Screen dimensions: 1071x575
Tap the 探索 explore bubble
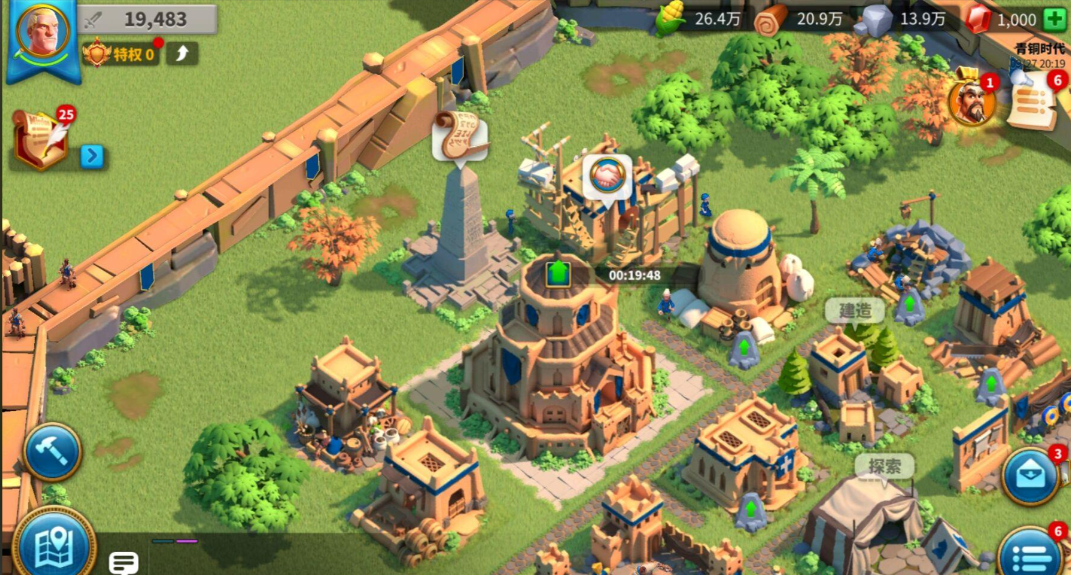pos(885,466)
